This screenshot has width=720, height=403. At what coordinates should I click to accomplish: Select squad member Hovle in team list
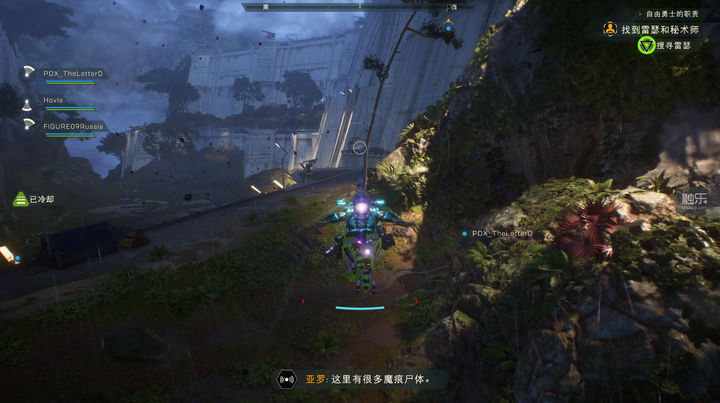tap(54, 101)
